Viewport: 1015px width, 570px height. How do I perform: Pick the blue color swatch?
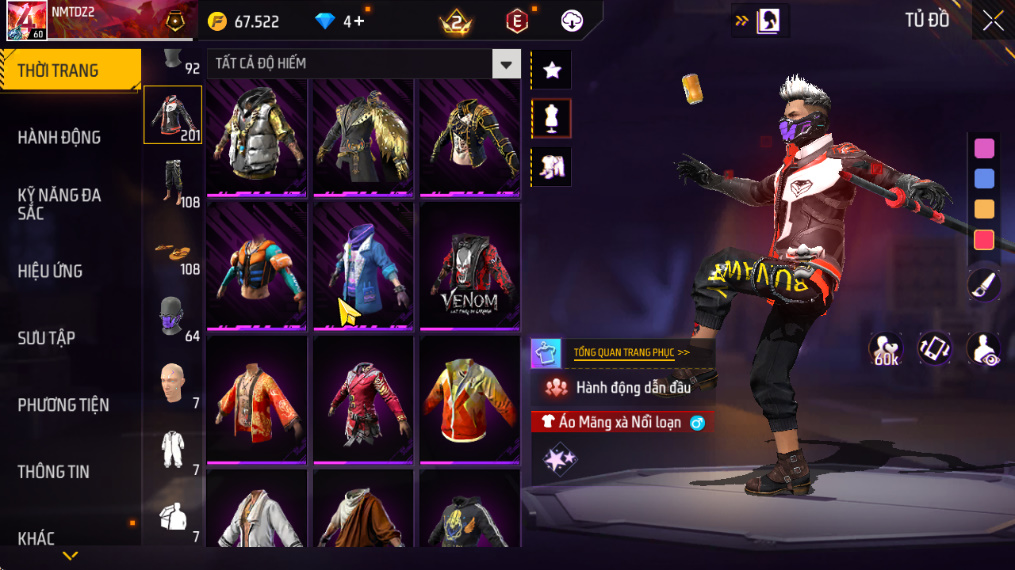(984, 179)
